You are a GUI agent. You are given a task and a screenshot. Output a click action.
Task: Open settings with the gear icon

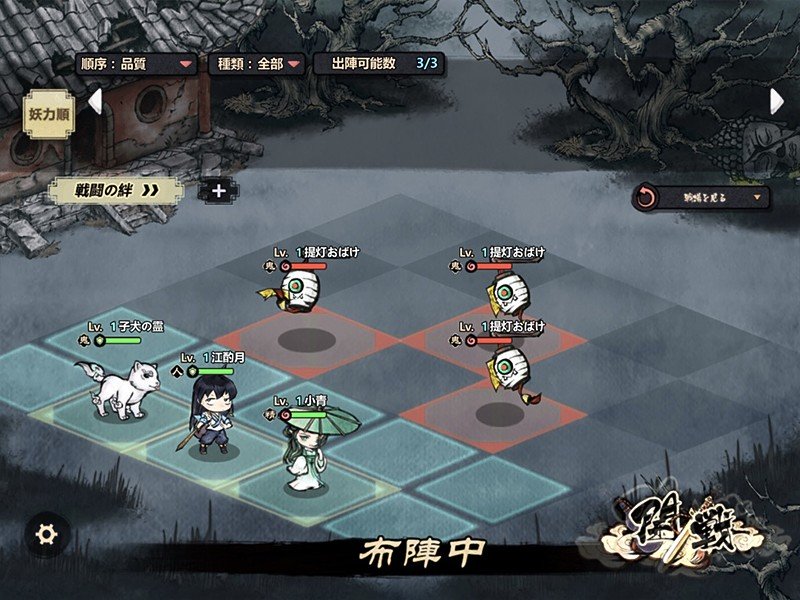[44, 534]
